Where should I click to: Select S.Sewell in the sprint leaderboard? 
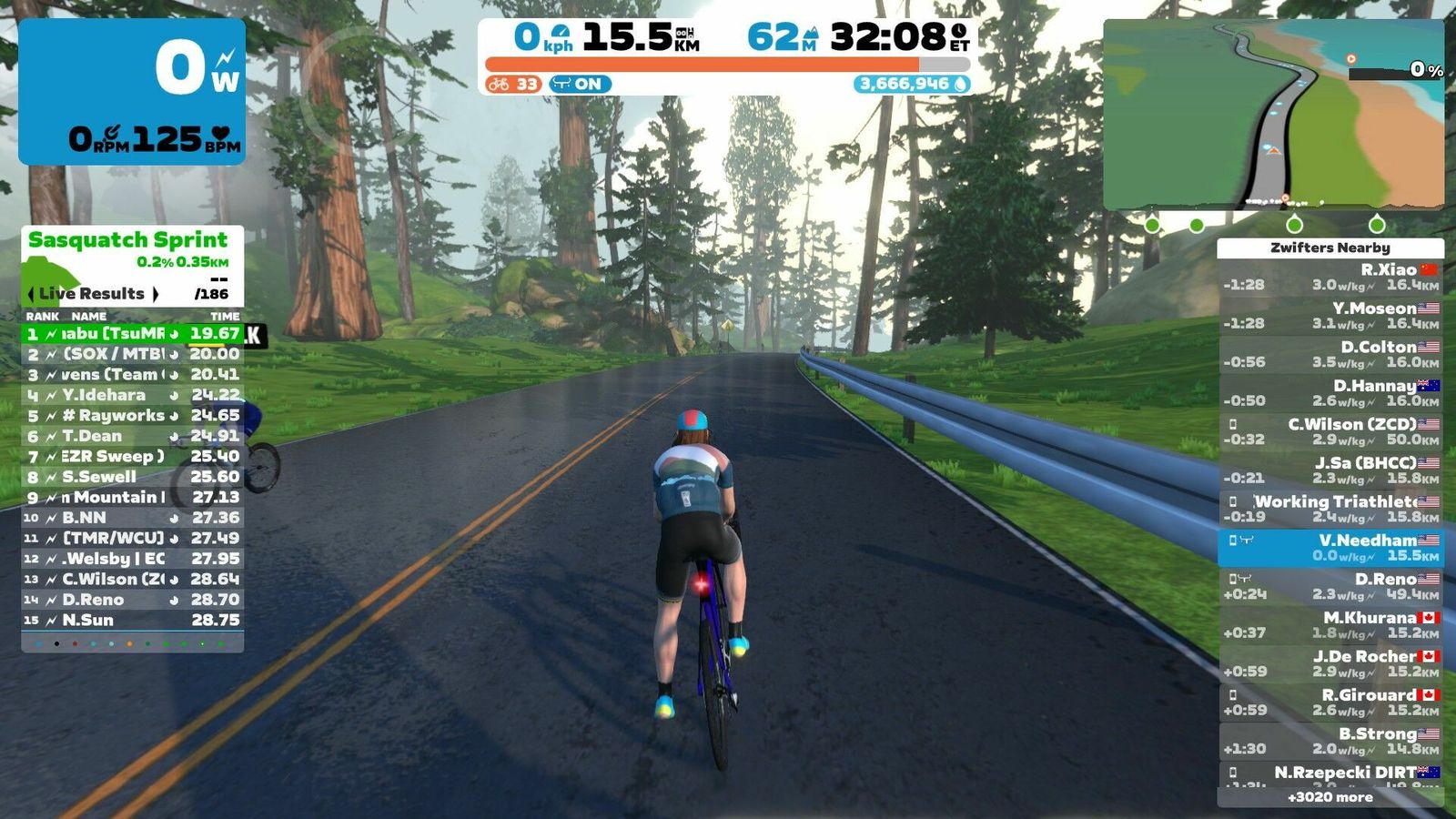132,477
